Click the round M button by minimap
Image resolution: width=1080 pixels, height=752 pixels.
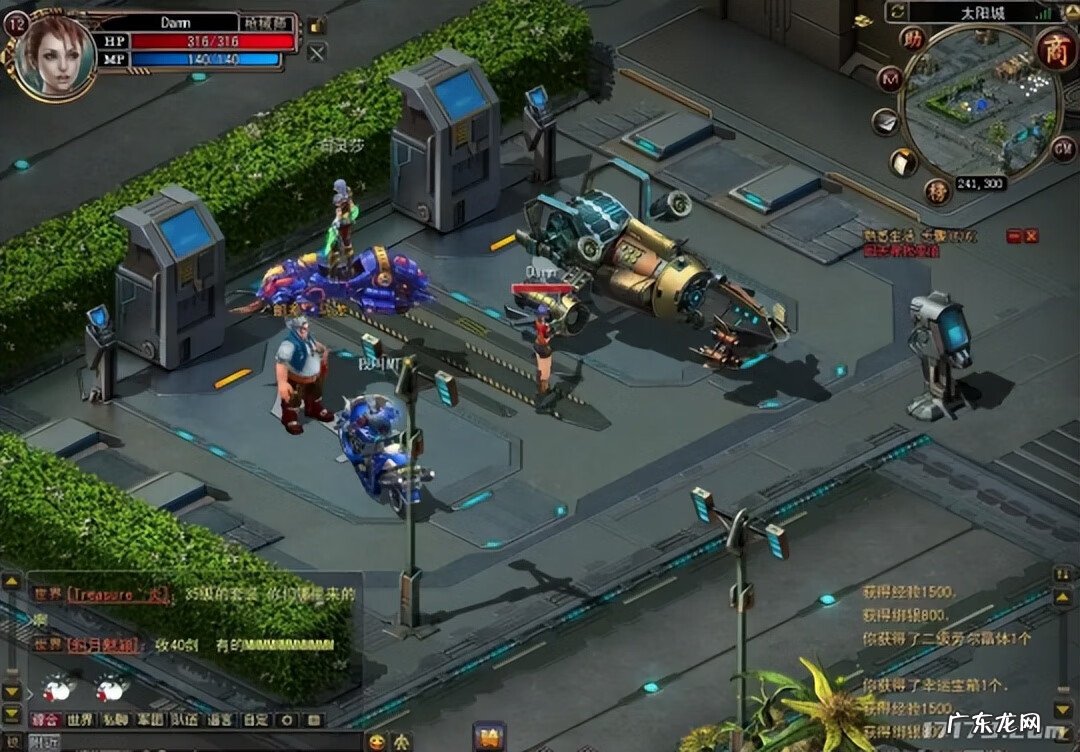889,79
